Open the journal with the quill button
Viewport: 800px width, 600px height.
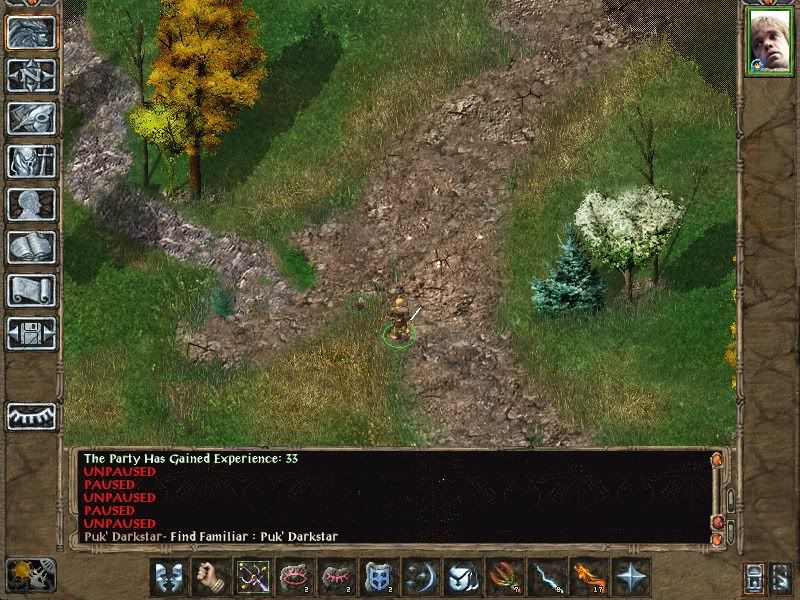[31, 118]
